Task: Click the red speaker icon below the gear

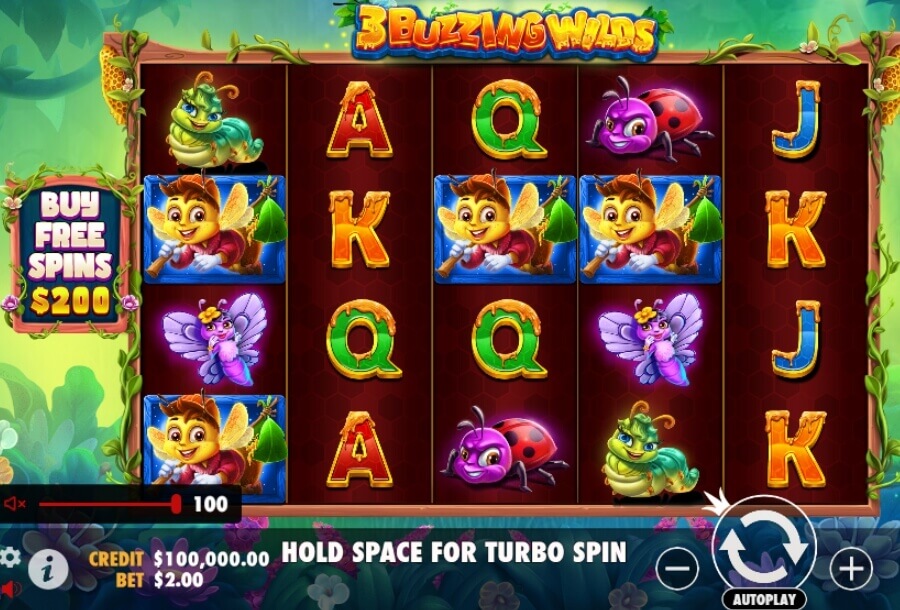Action: click(9, 588)
